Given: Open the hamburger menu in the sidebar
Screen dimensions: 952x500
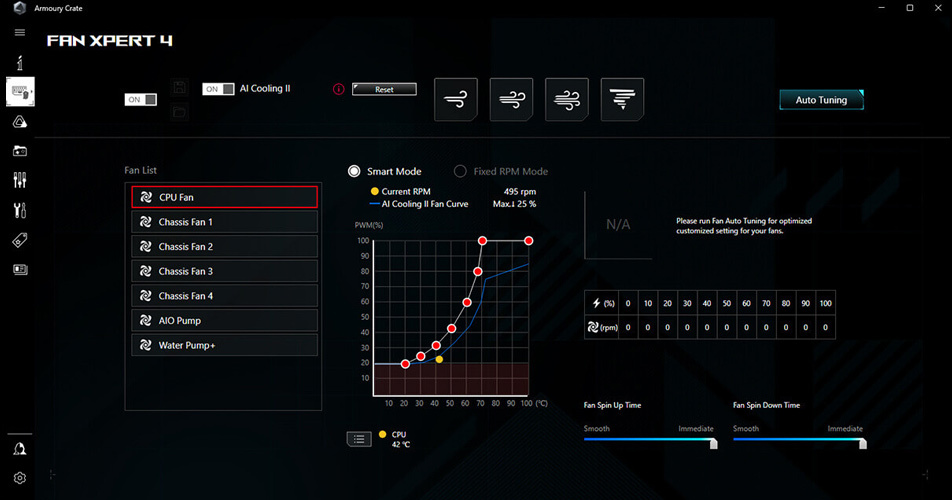Looking at the screenshot, I should [19, 33].
